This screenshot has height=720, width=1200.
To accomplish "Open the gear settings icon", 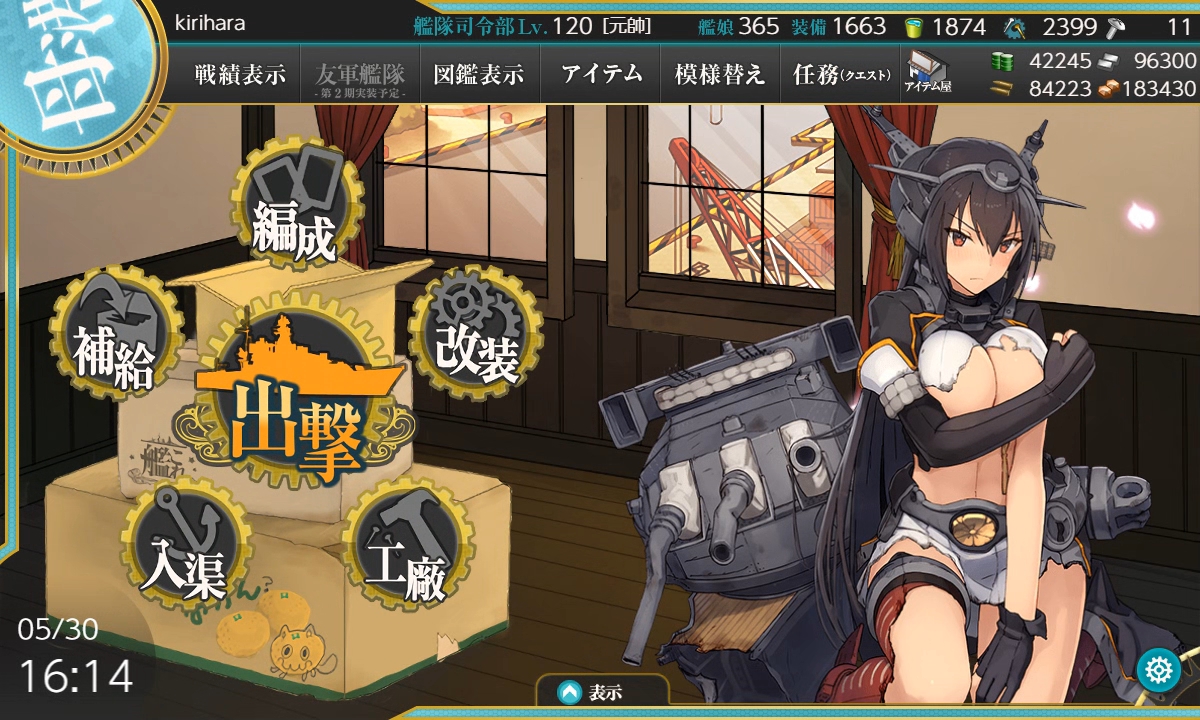I will (1159, 669).
